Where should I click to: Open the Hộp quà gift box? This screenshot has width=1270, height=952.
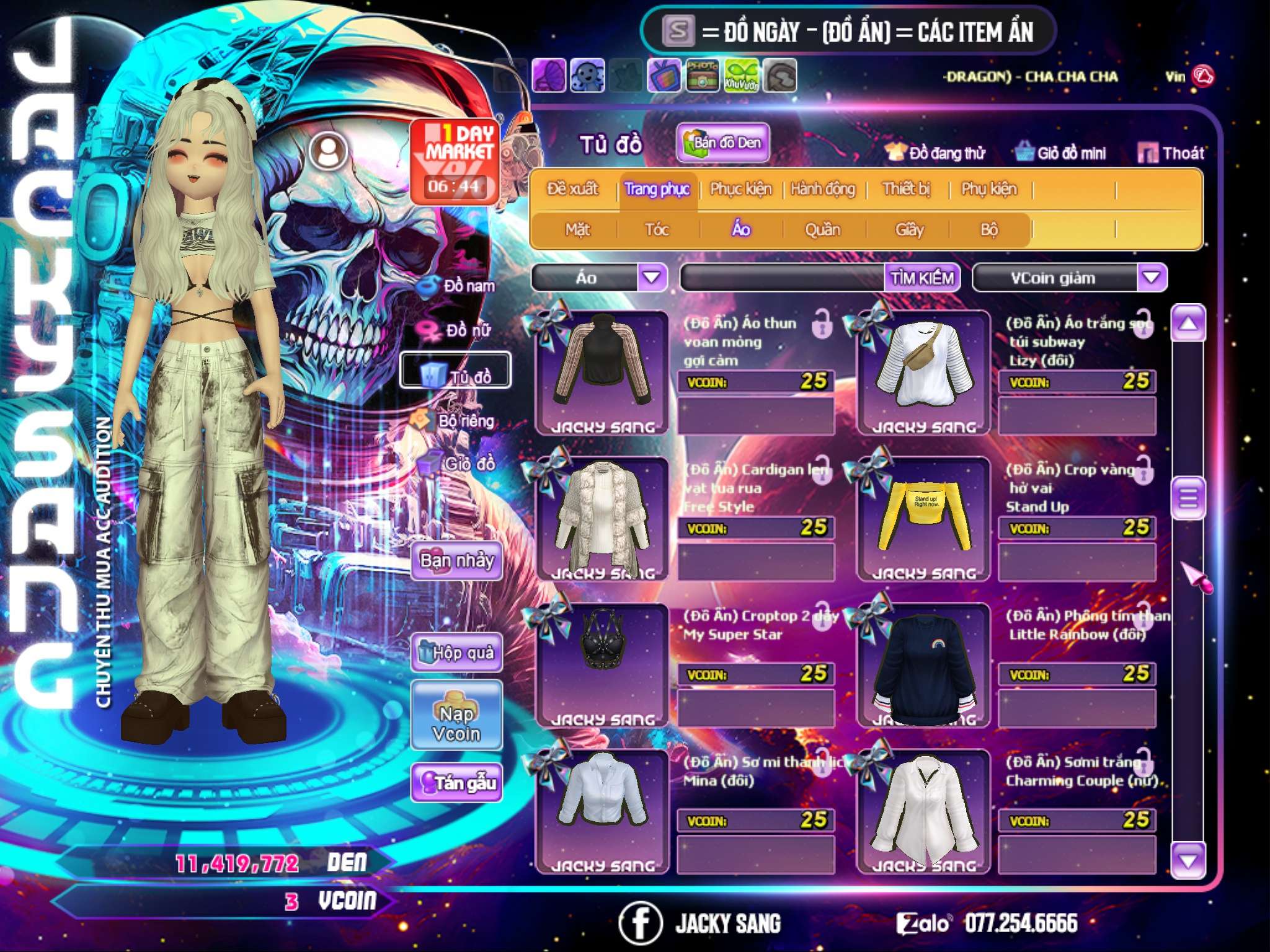tap(456, 652)
